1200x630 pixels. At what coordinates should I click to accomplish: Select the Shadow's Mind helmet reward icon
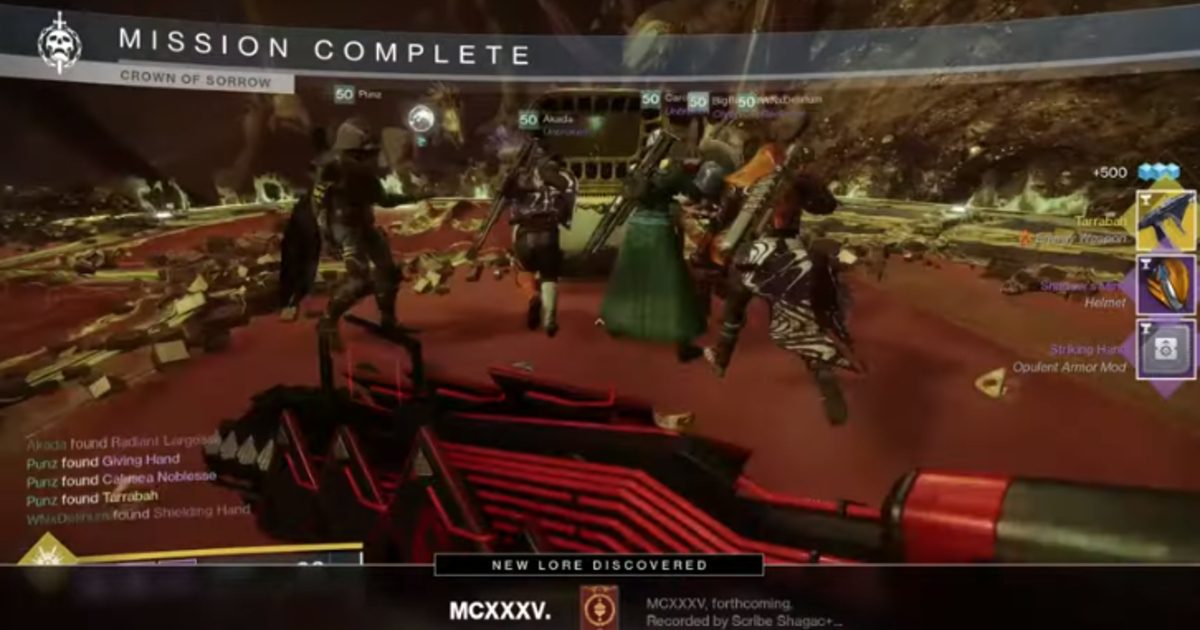click(x=1166, y=285)
